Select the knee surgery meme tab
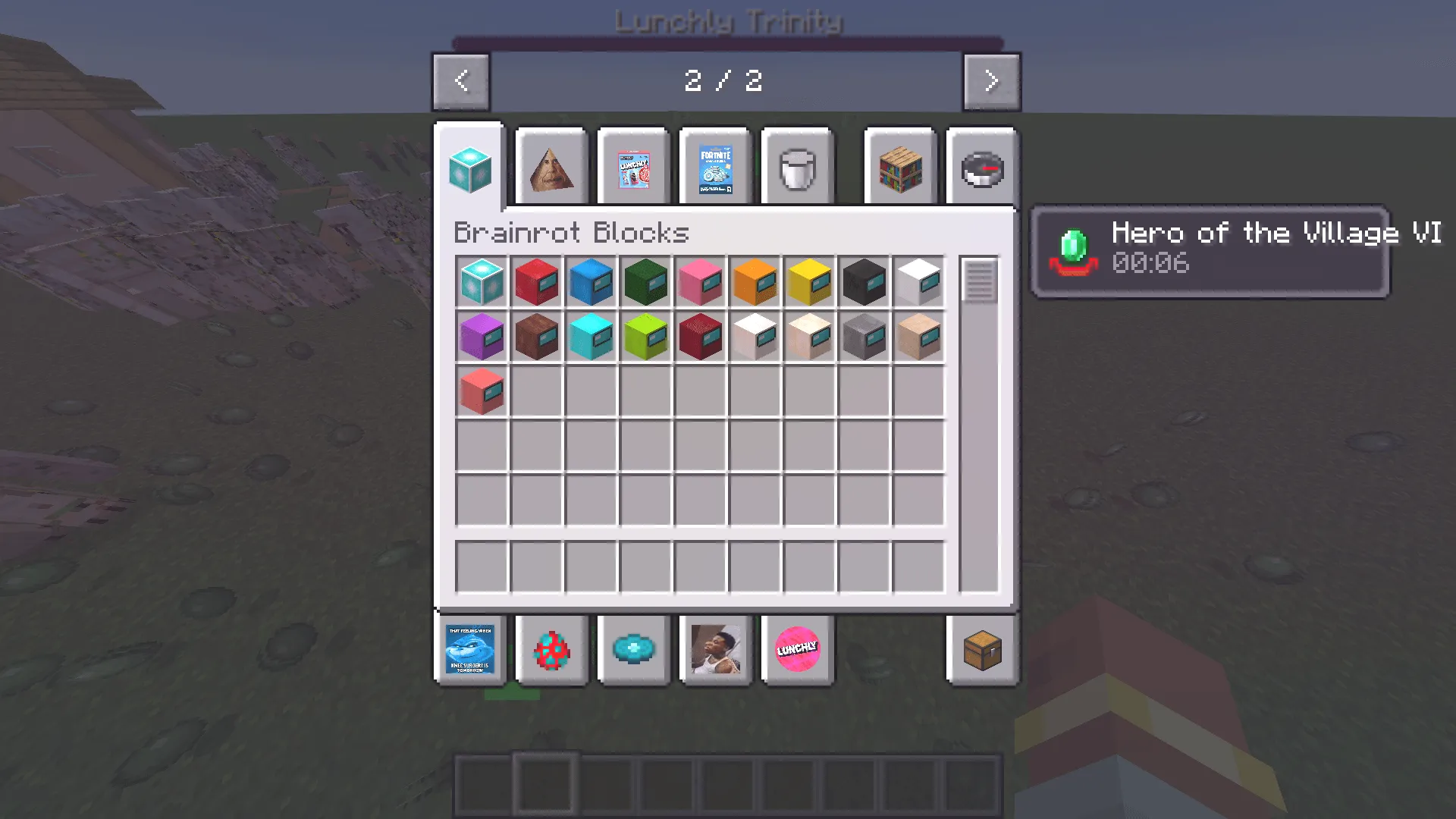1456x819 pixels. coord(470,650)
